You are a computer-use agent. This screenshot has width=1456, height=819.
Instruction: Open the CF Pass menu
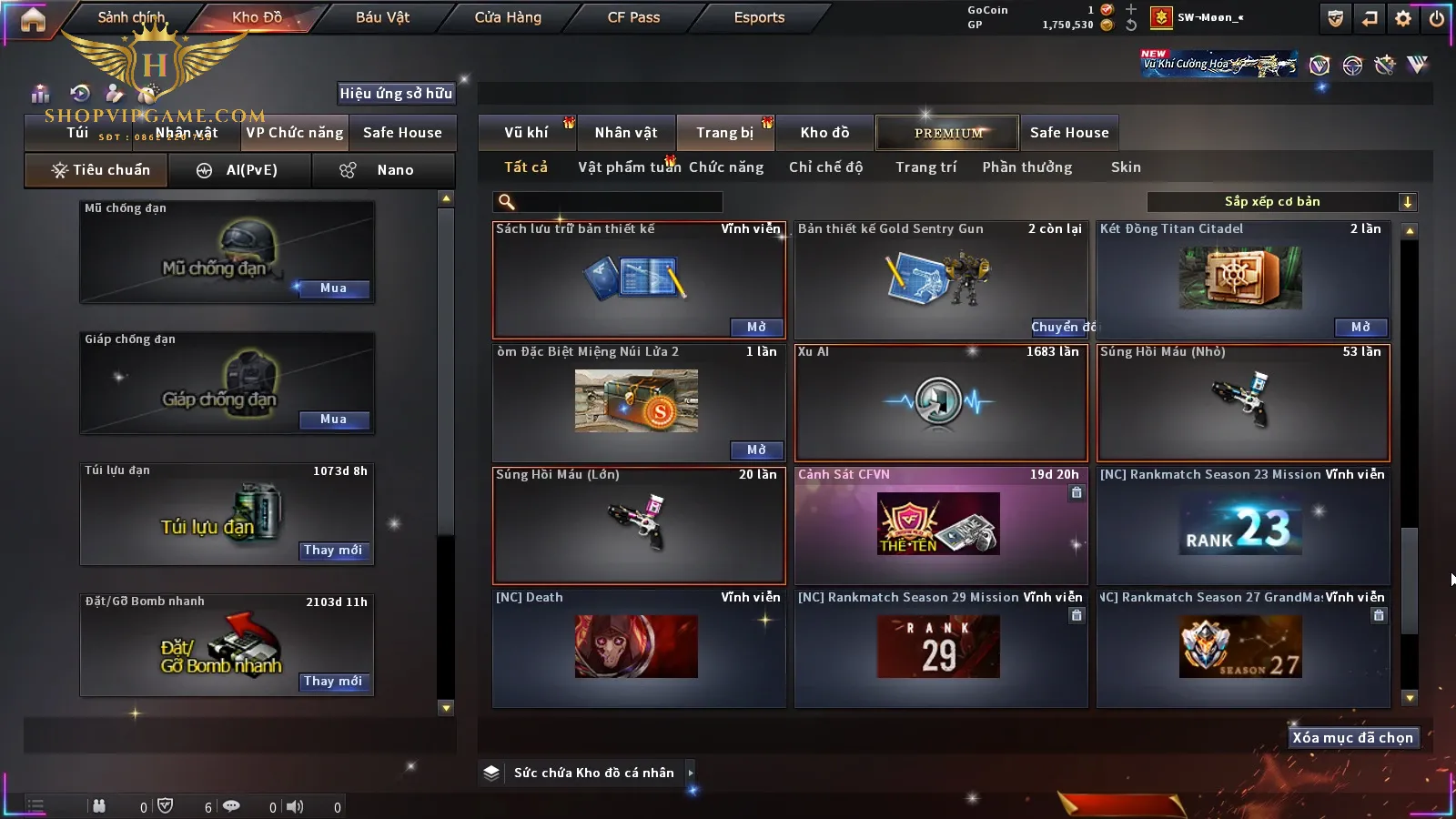pos(633,17)
